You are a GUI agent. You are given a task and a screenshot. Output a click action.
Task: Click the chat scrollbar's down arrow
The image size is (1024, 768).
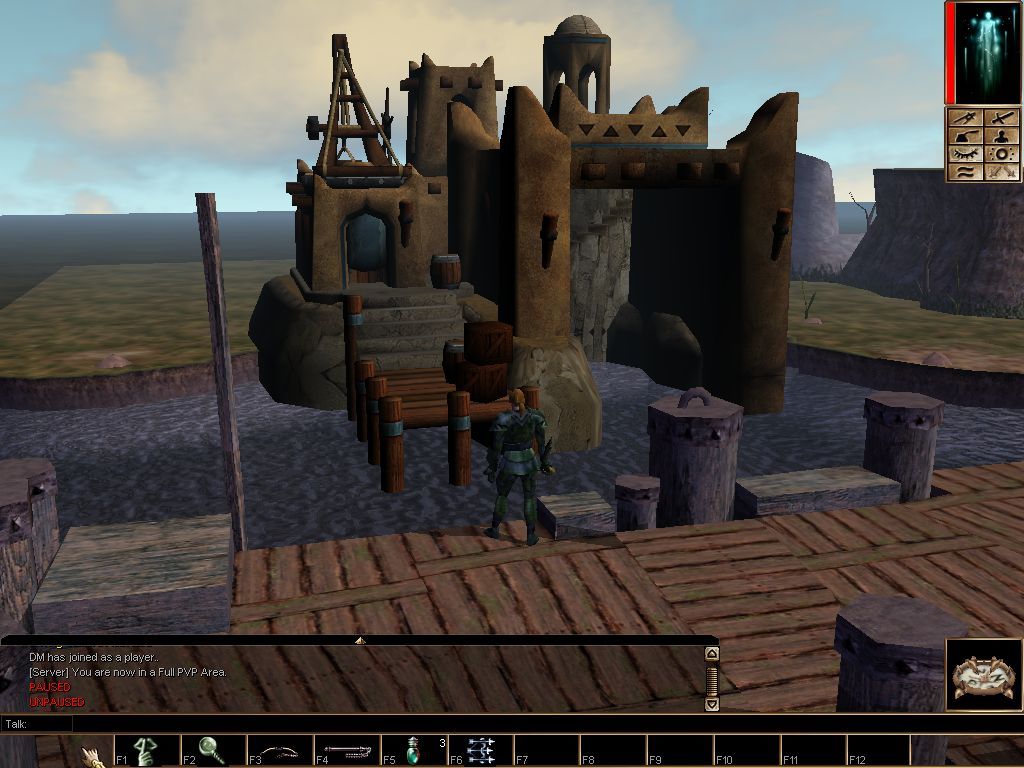tap(712, 704)
